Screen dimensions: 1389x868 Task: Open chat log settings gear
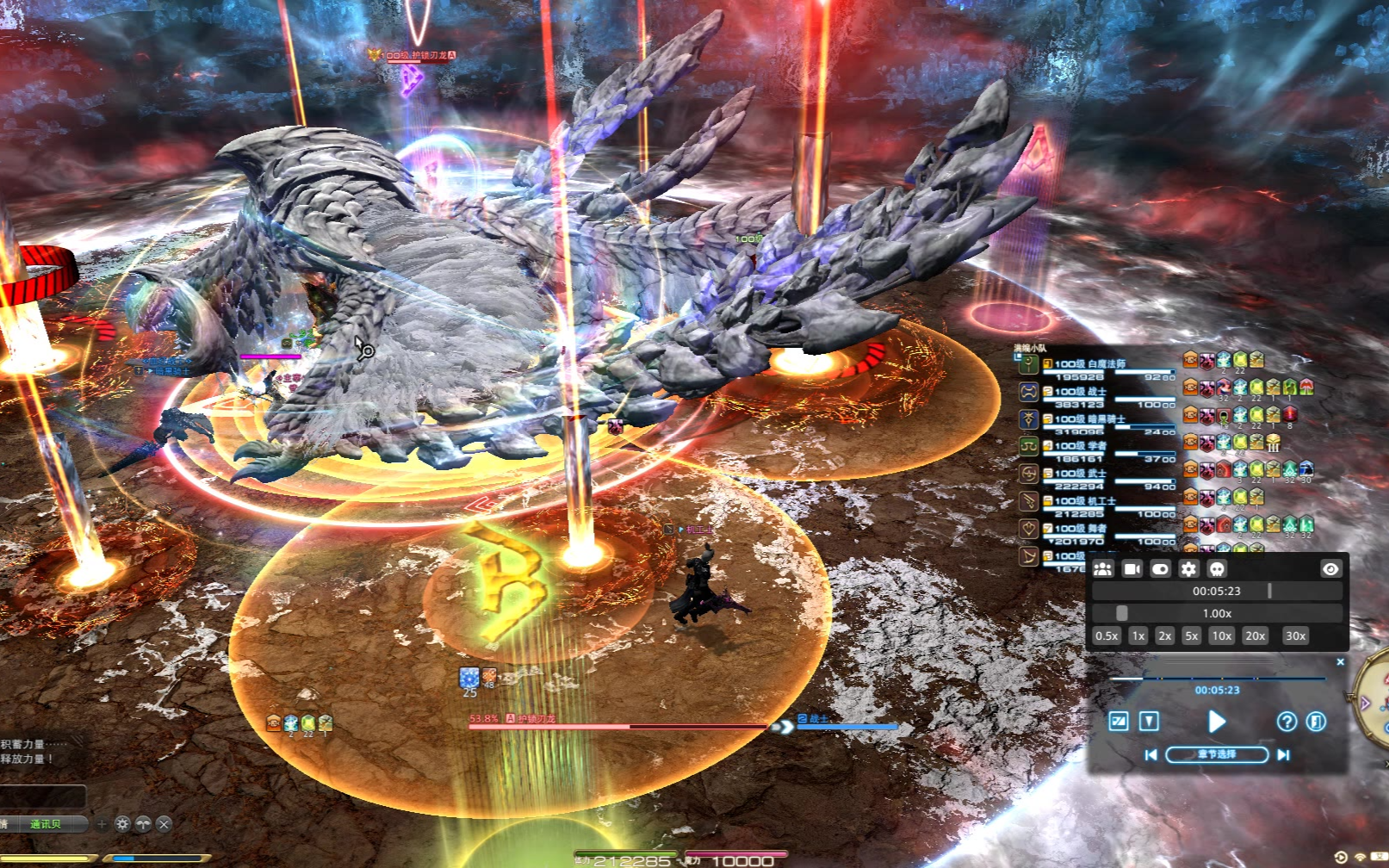[x=122, y=824]
